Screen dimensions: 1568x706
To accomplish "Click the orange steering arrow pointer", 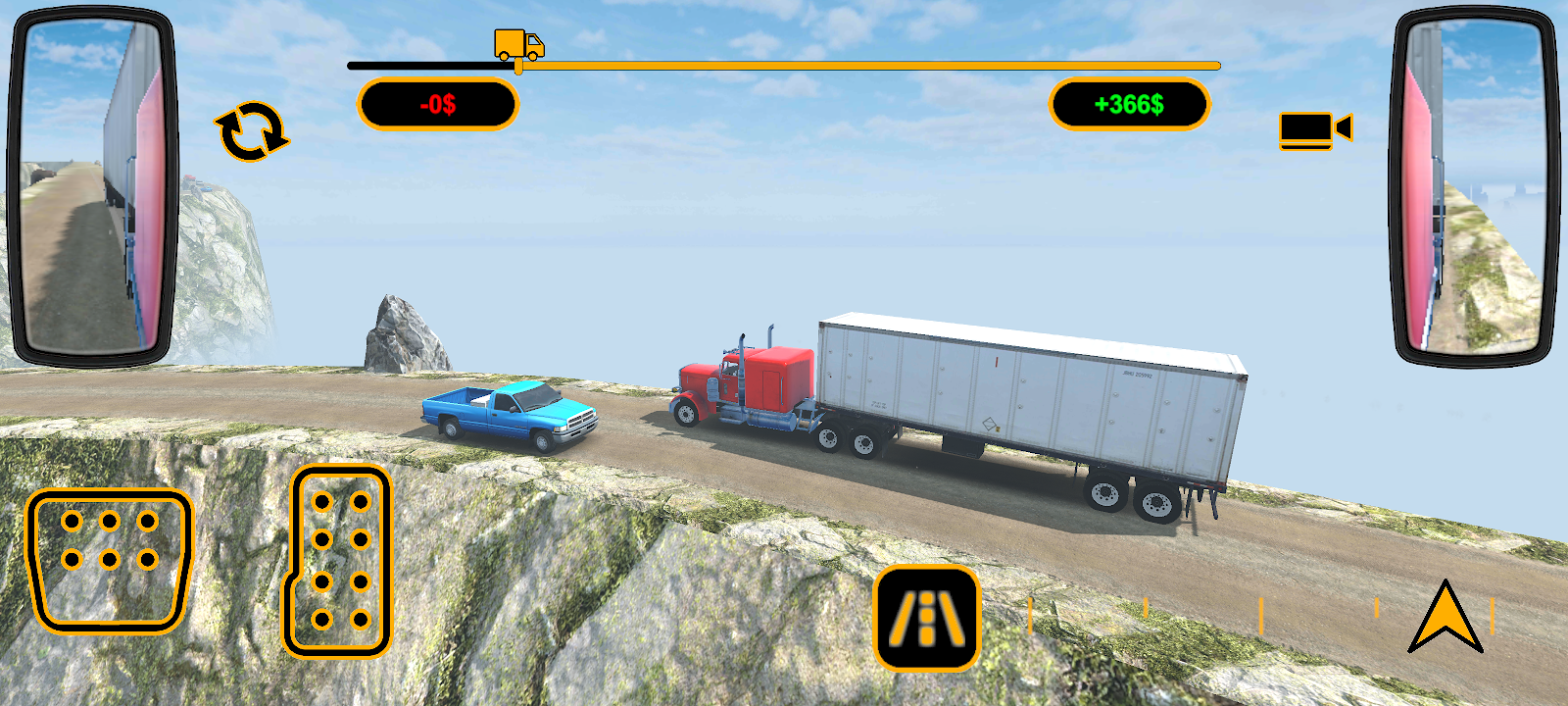I will point(1445,618).
